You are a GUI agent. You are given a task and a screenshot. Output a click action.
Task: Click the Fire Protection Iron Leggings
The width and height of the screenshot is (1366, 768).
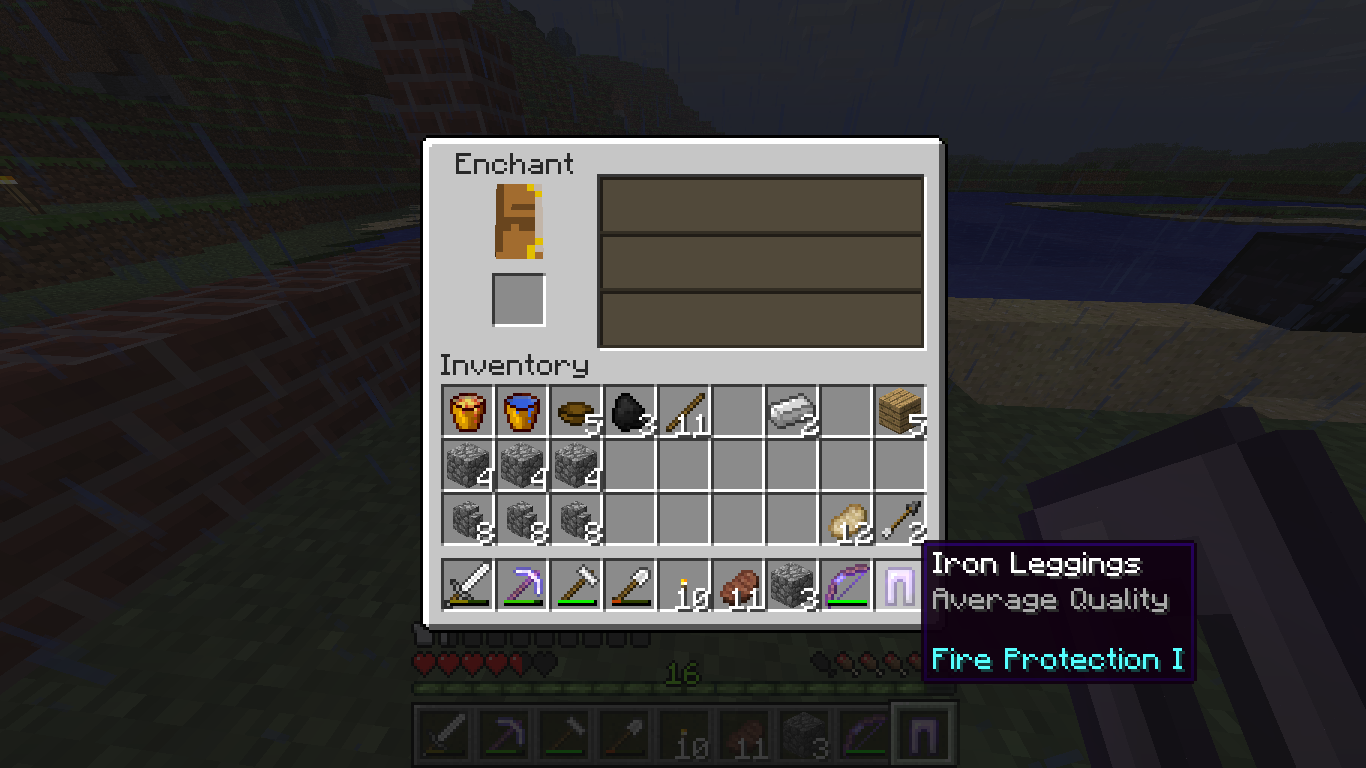point(899,585)
